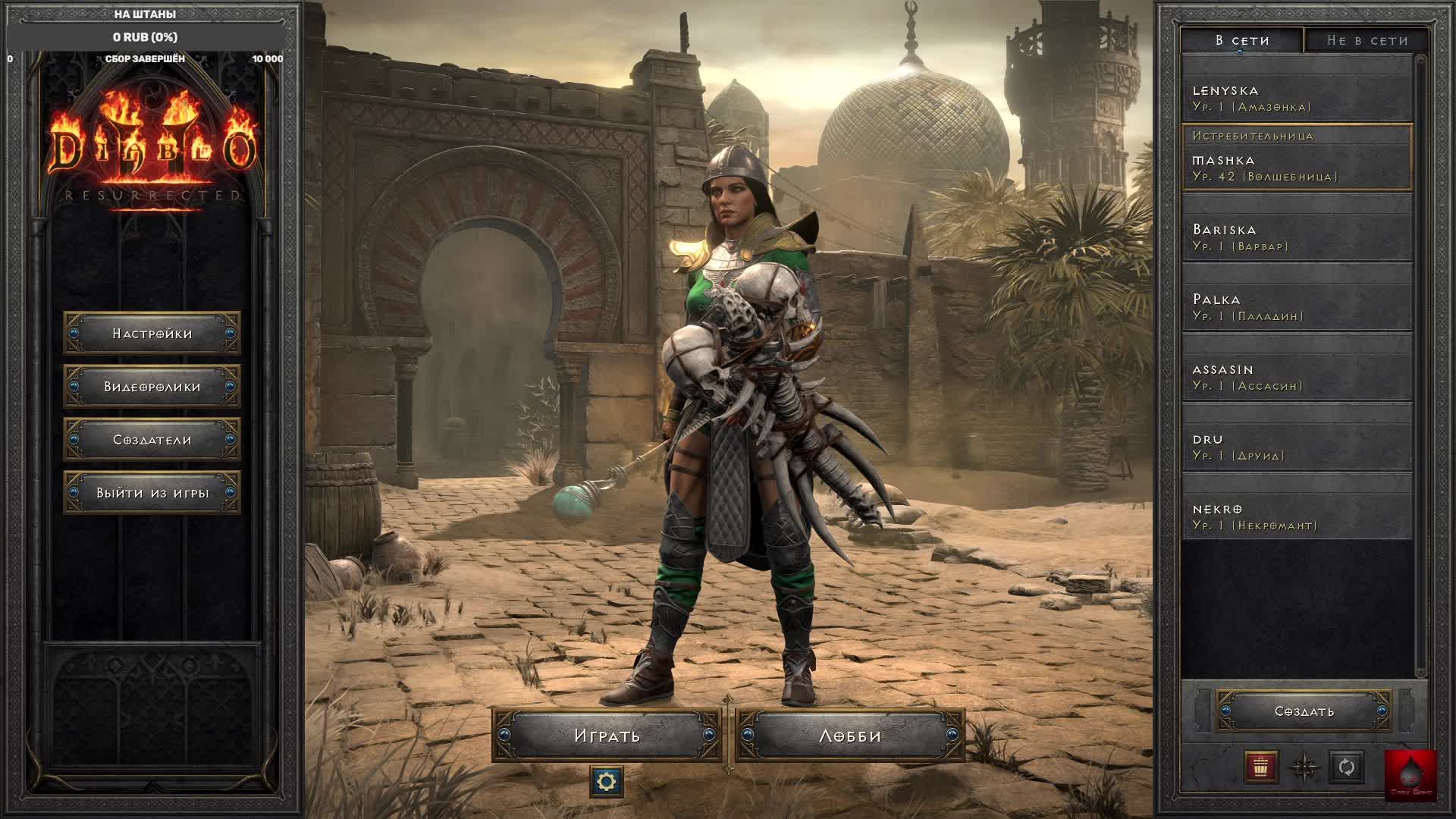1456x819 pixels.
Task: Select the Nekro Necromancer character
Action: coord(1297,516)
